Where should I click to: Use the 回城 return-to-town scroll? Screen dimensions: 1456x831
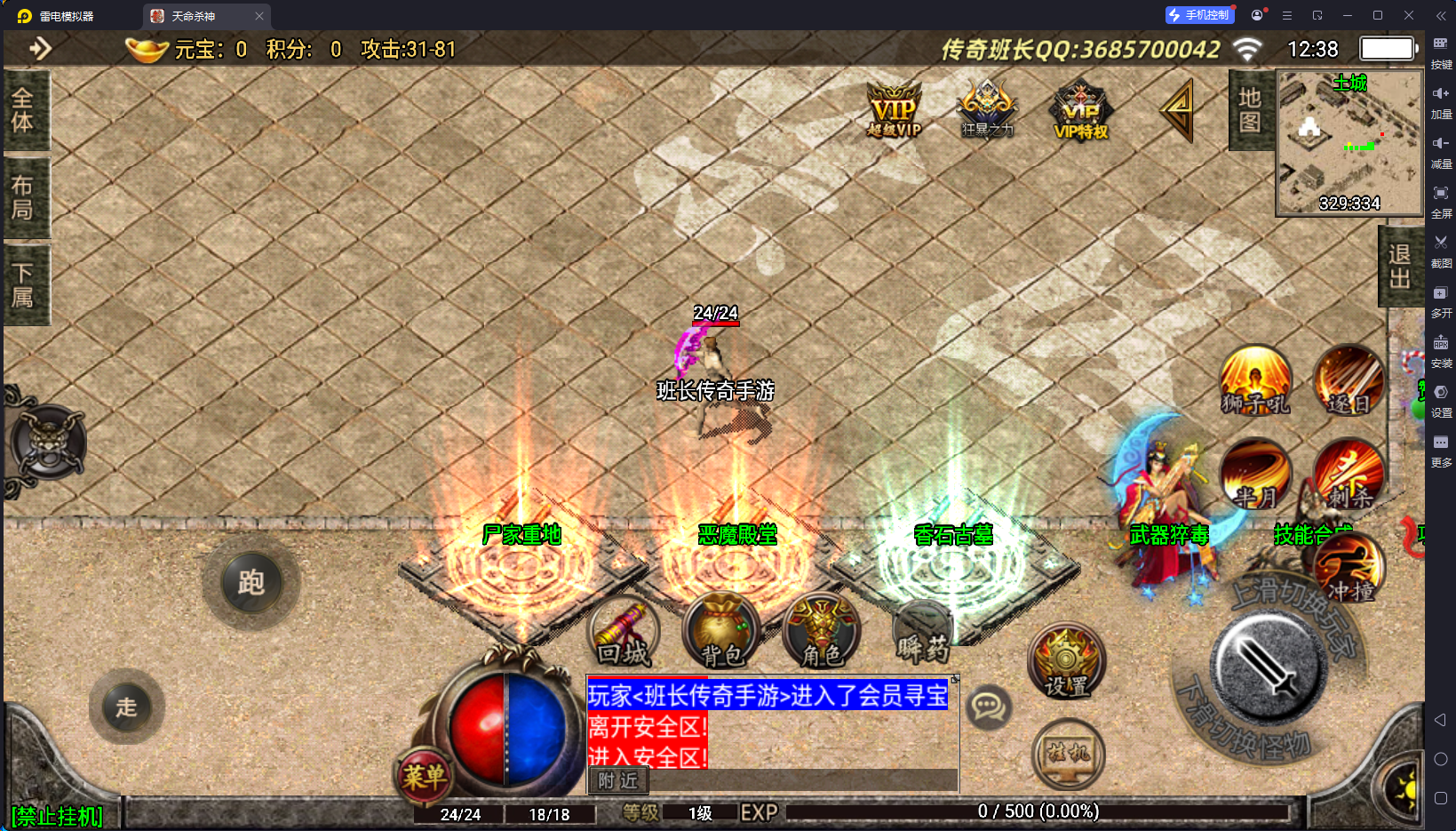tap(624, 633)
